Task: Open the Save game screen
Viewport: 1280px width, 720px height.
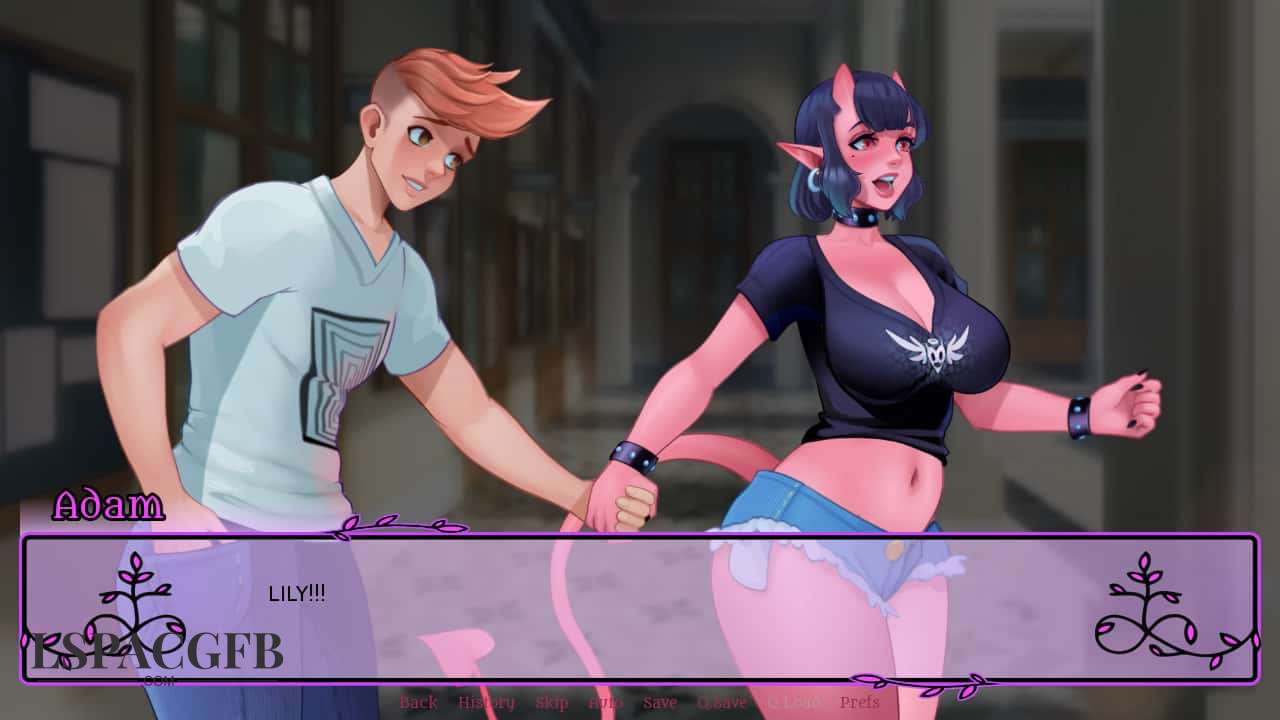Action: 659,703
